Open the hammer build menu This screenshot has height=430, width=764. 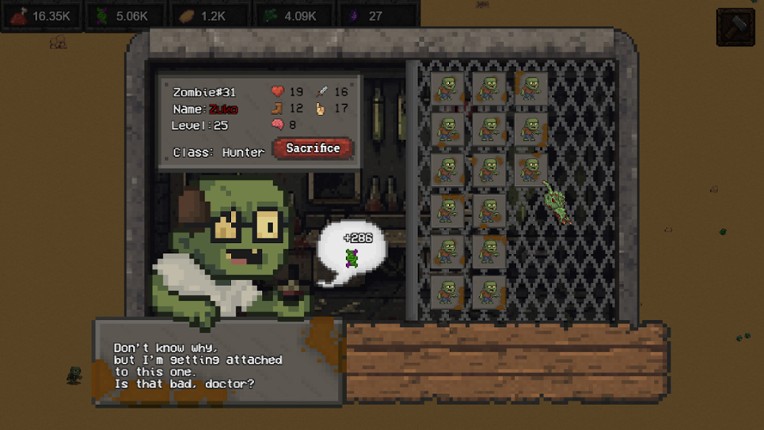tap(735, 27)
